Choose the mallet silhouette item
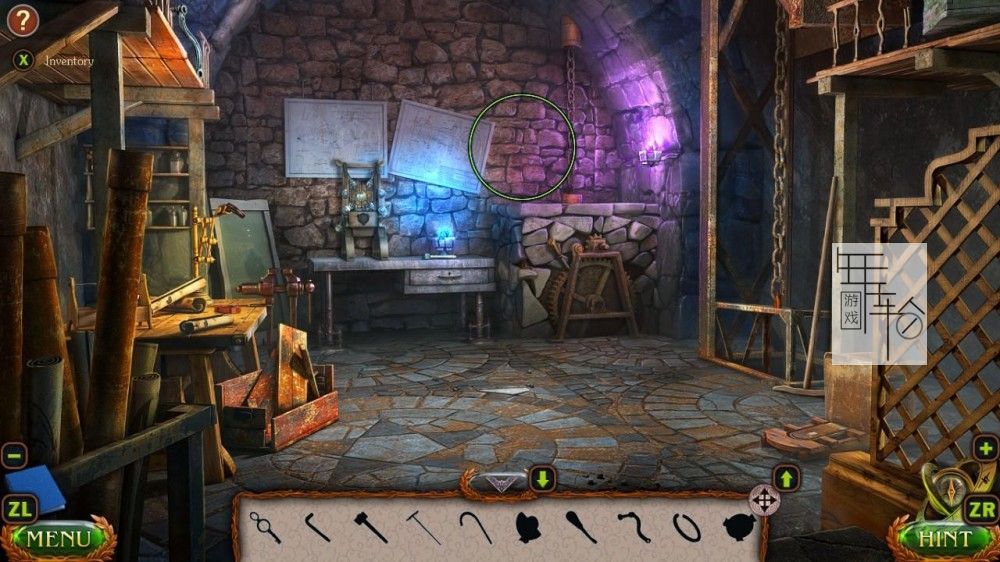 [x=370, y=526]
